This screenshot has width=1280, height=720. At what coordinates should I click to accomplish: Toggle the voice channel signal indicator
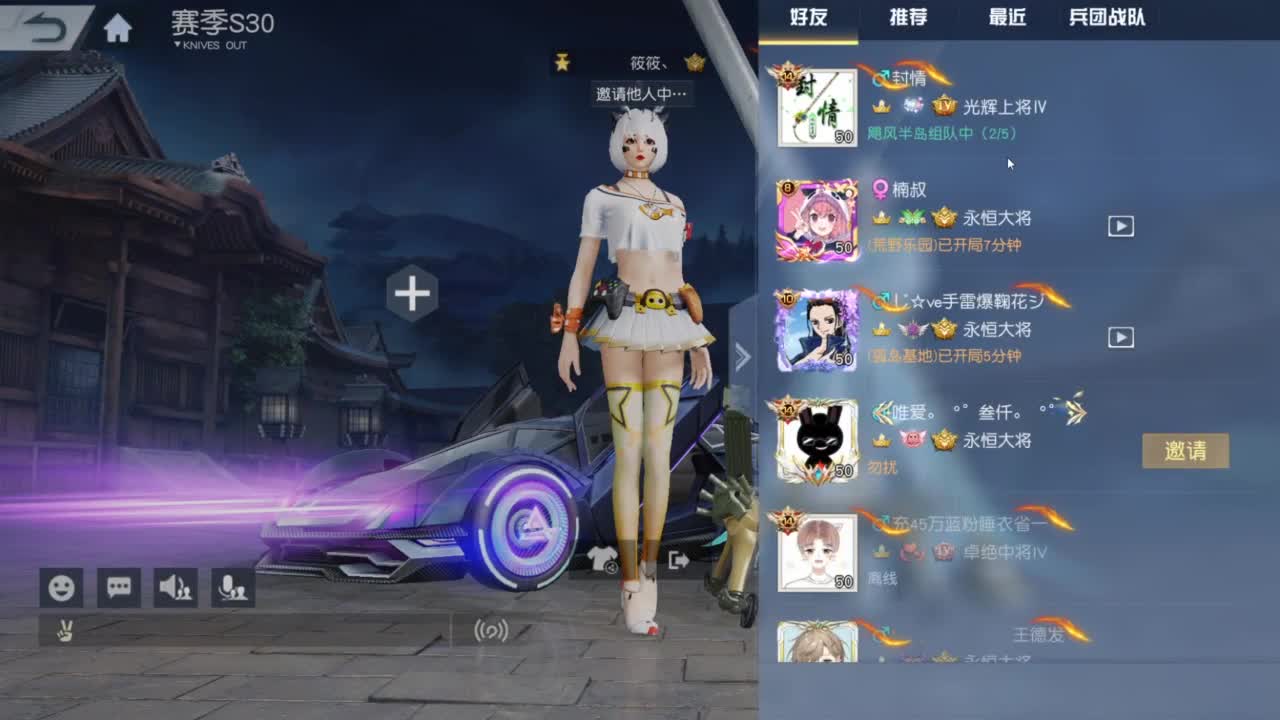tap(489, 632)
